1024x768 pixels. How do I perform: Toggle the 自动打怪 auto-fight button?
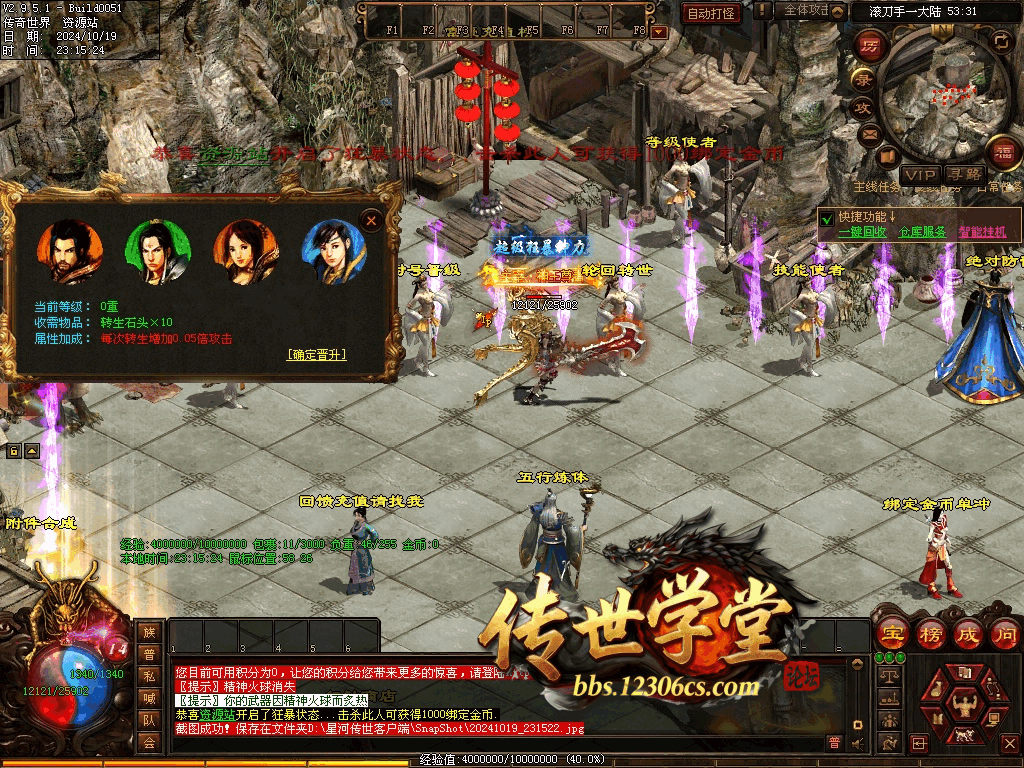coord(712,13)
